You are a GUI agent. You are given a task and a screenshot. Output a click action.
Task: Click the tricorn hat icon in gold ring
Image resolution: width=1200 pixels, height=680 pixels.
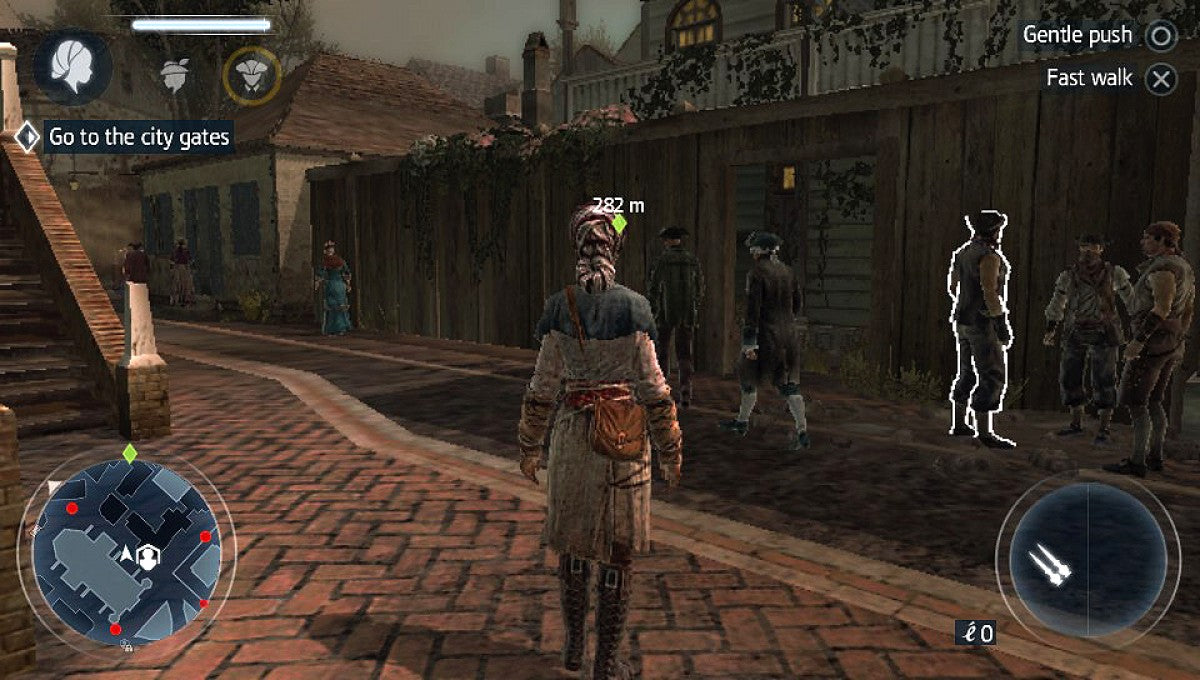252,76
